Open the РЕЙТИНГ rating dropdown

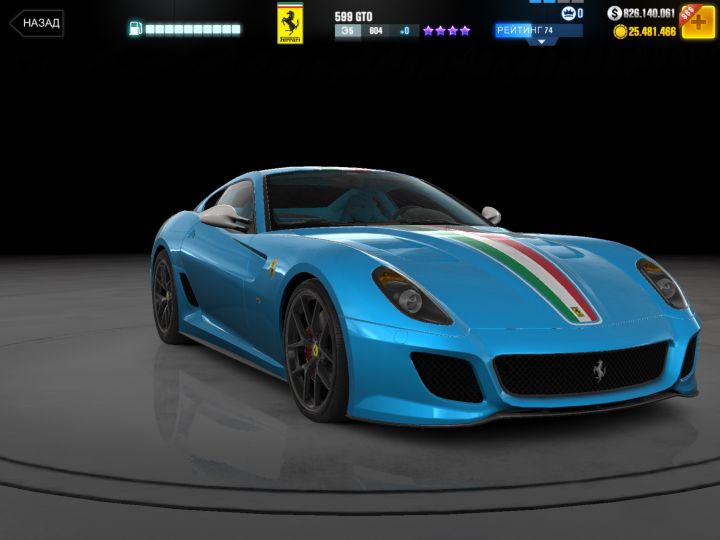click(x=539, y=33)
